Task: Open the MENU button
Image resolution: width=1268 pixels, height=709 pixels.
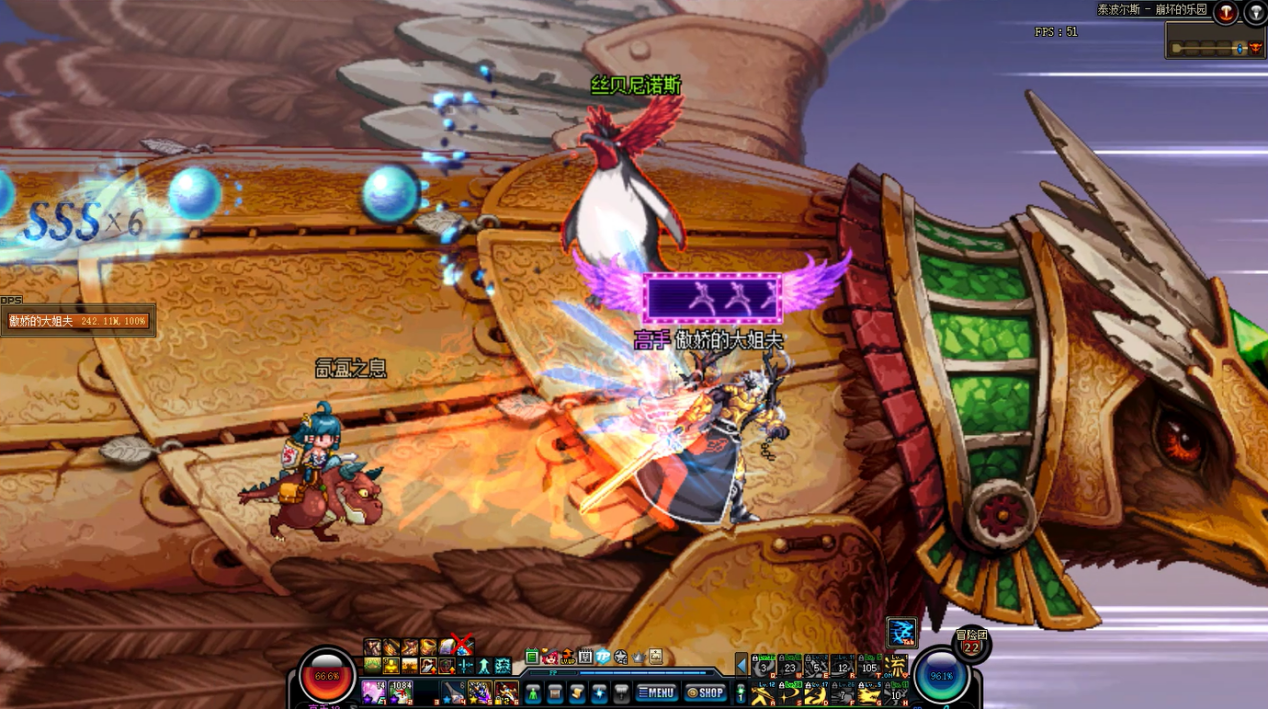Action: [657, 692]
